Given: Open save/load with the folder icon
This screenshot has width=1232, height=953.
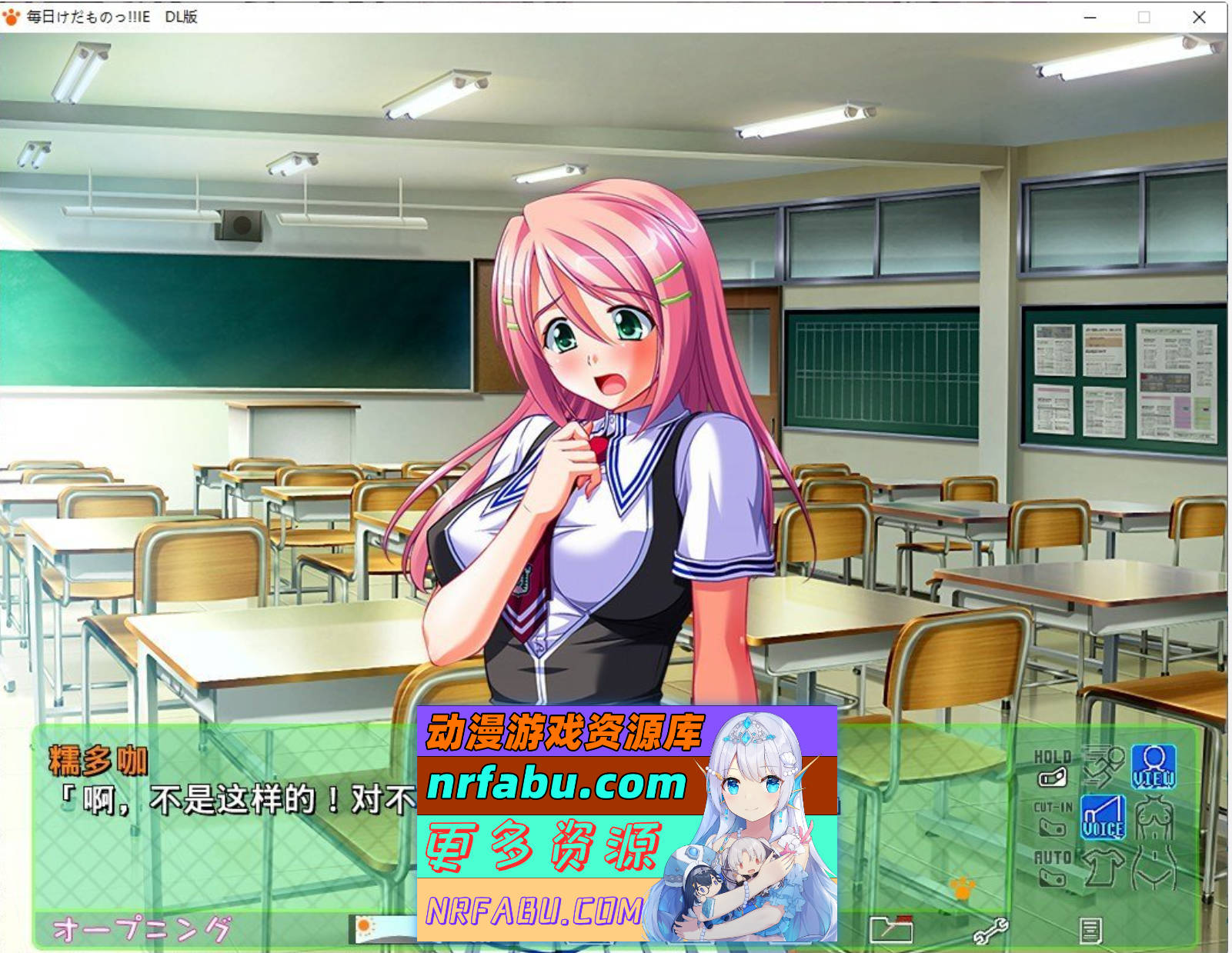Looking at the screenshot, I should coord(891,930).
